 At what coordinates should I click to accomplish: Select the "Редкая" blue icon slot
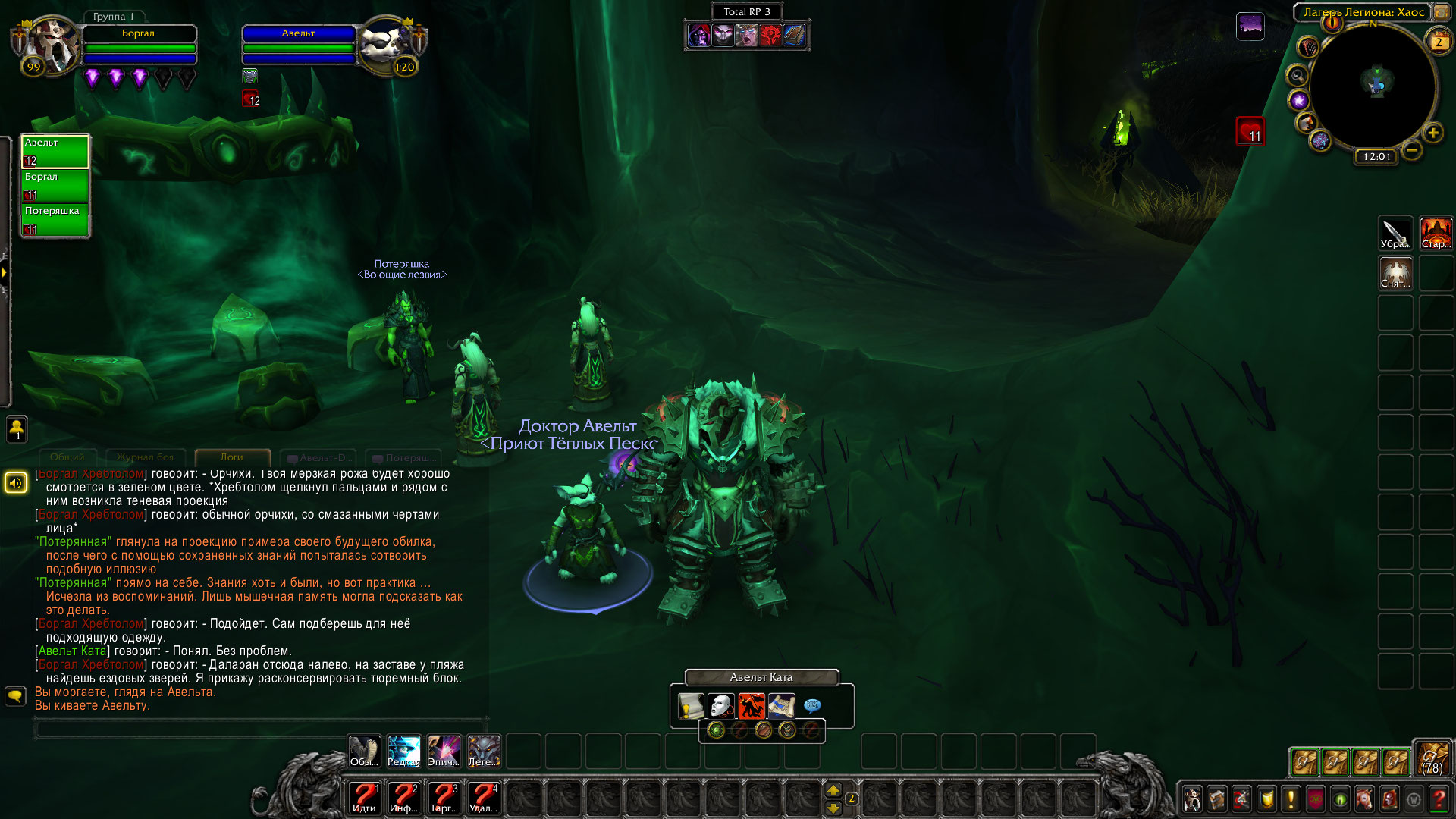point(403,752)
